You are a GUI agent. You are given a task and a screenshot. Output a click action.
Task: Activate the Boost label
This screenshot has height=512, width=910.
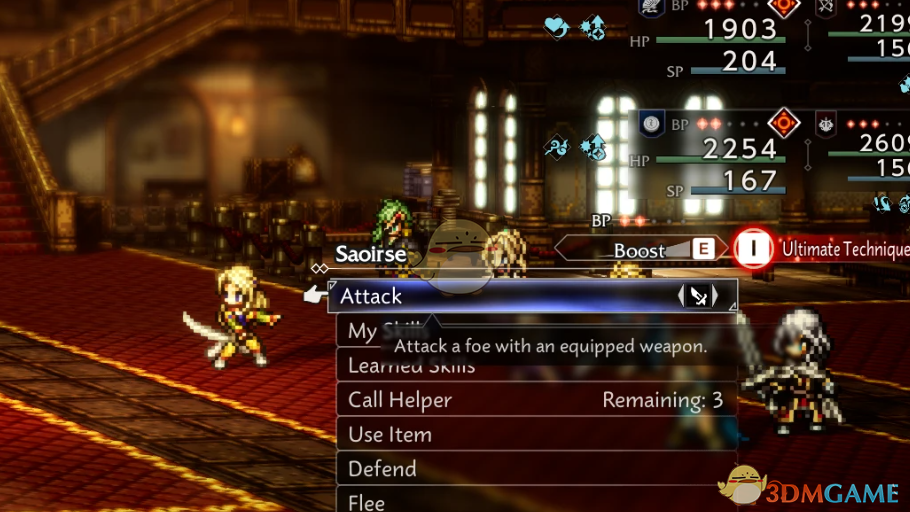pyautogui.click(x=639, y=250)
